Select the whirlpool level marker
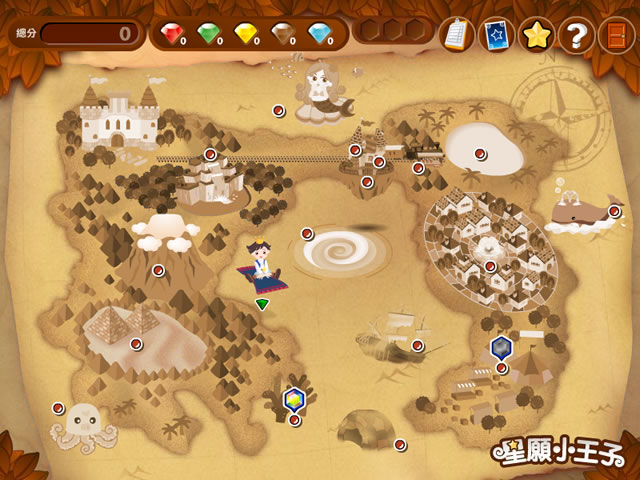 point(308,233)
